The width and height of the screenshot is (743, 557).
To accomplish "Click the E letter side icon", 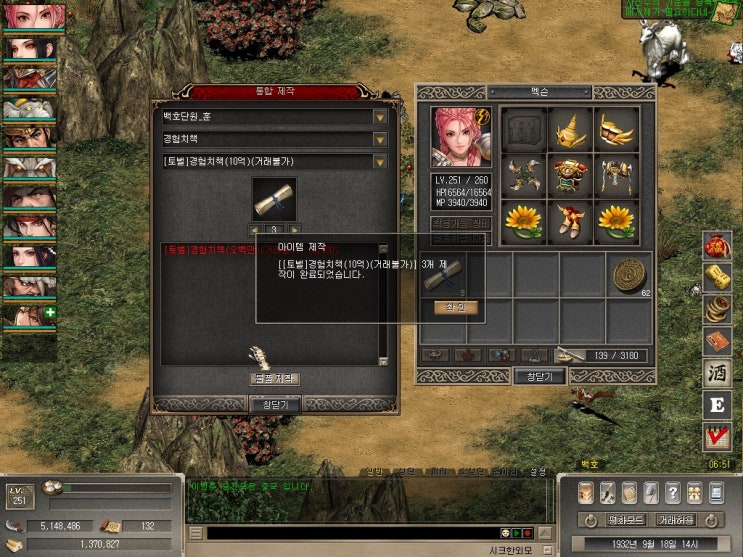I will (x=716, y=404).
